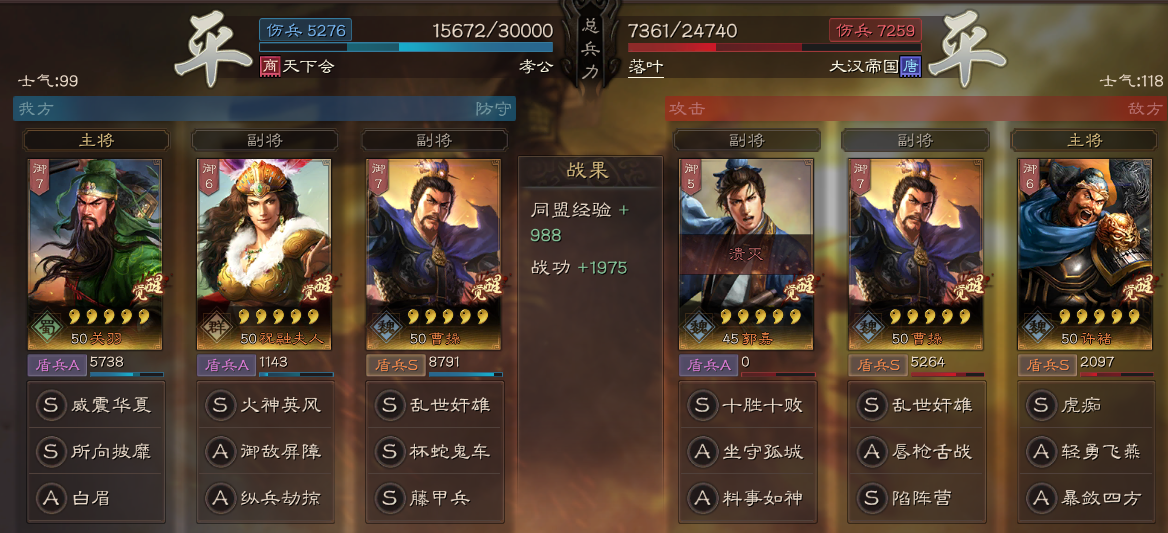
Task: Choose the 暴敛四方 skill
Action: [x=1084, y=497]
